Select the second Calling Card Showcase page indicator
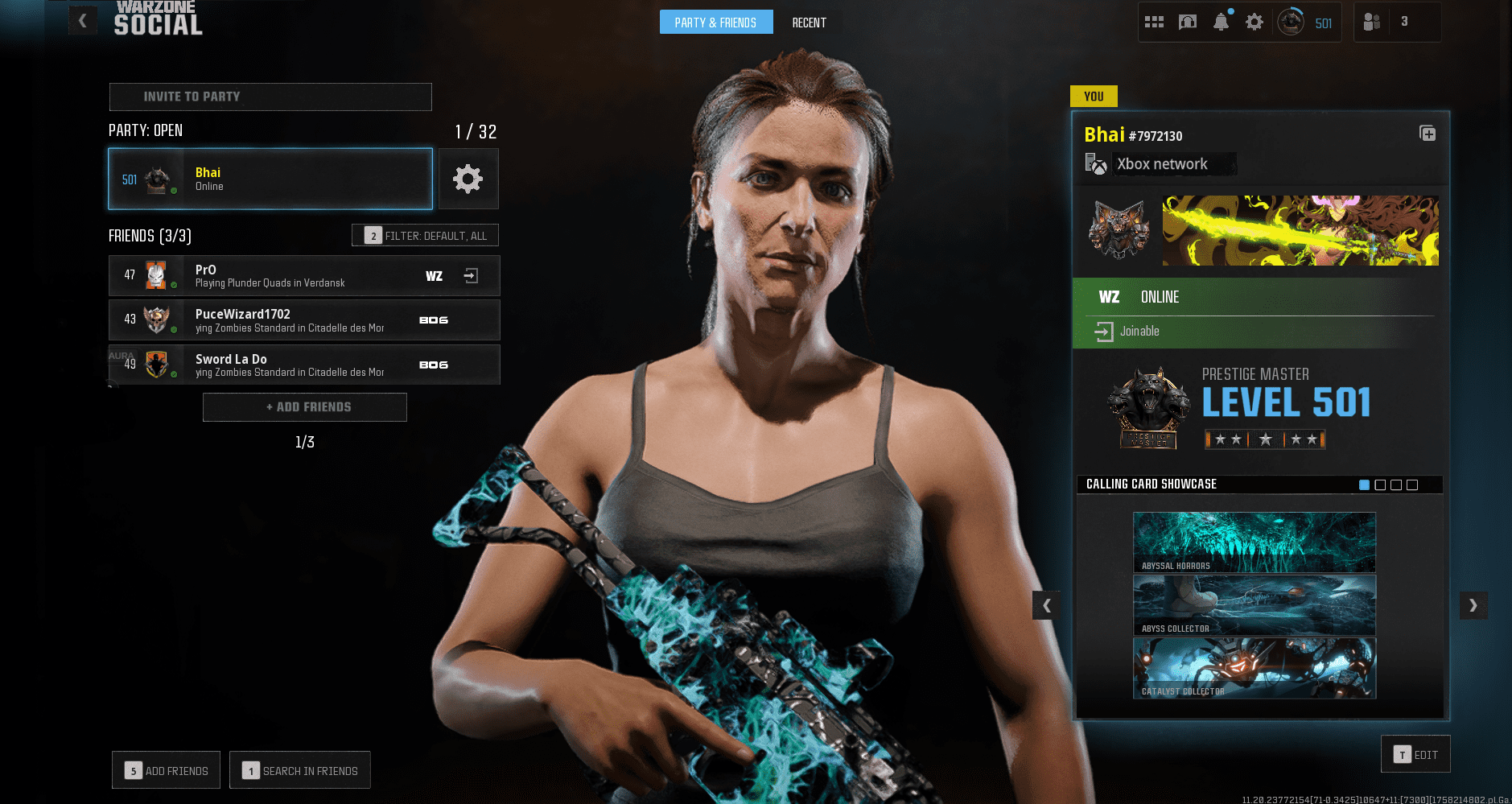 (1379, 484)
